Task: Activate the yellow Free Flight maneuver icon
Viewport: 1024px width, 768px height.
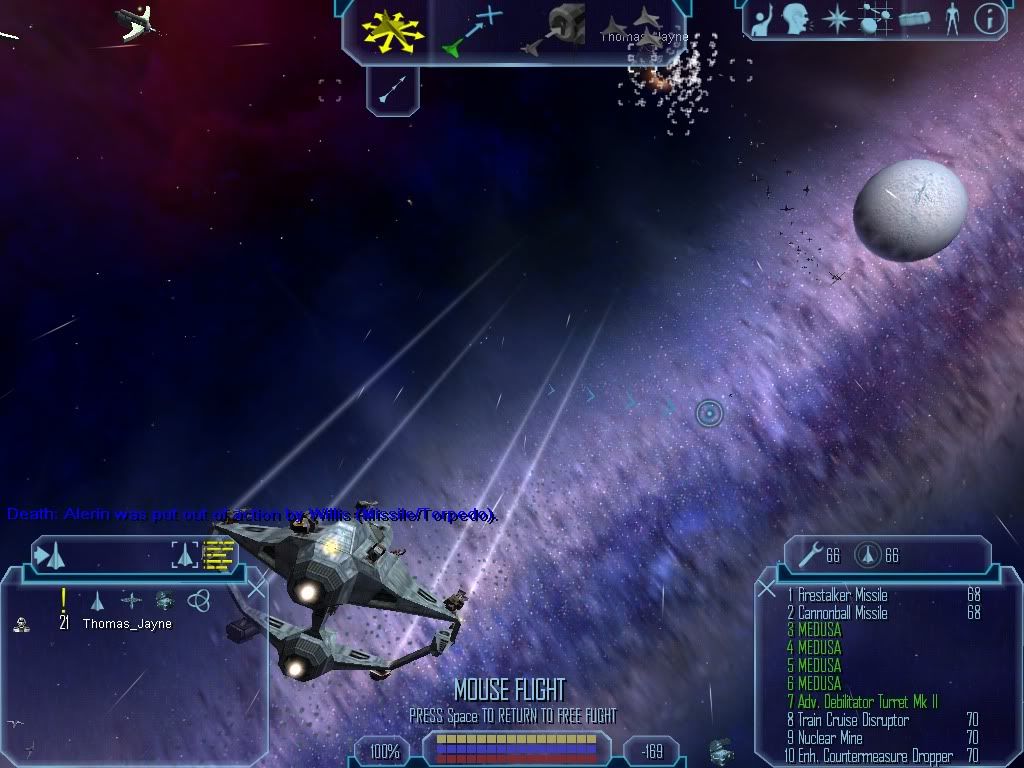Action: click(393, 31)
